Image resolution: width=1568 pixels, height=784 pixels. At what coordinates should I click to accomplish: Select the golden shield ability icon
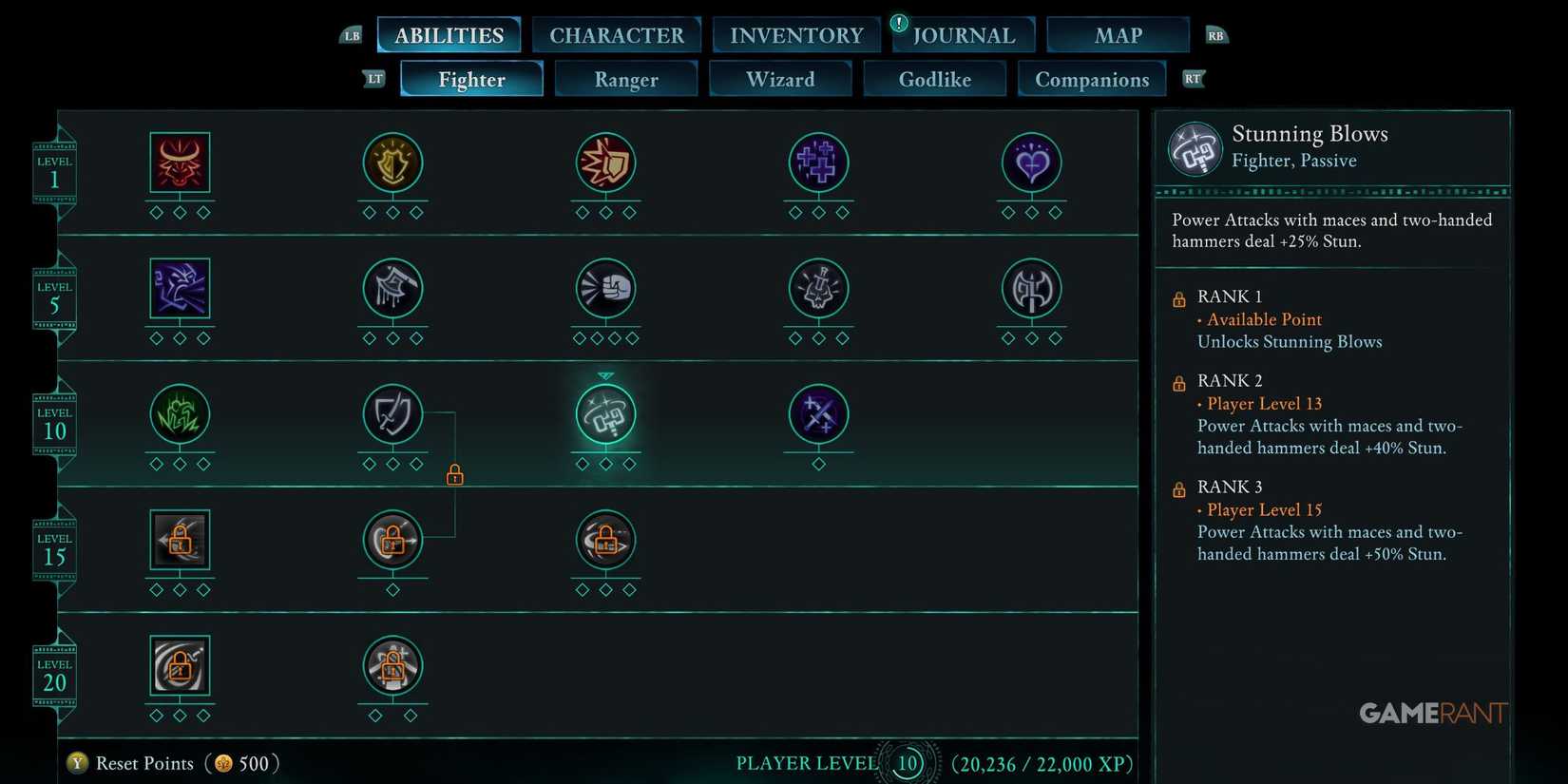392,163
